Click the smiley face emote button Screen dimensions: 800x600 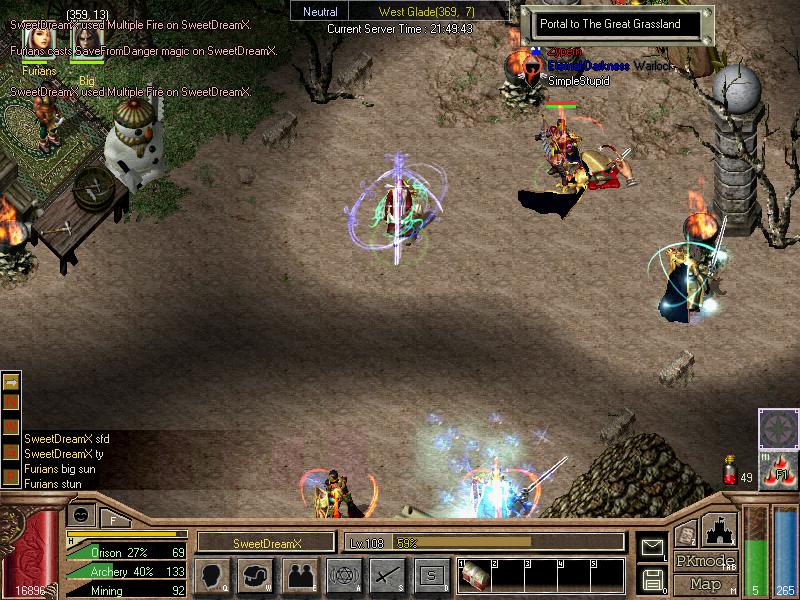(80, 514)
